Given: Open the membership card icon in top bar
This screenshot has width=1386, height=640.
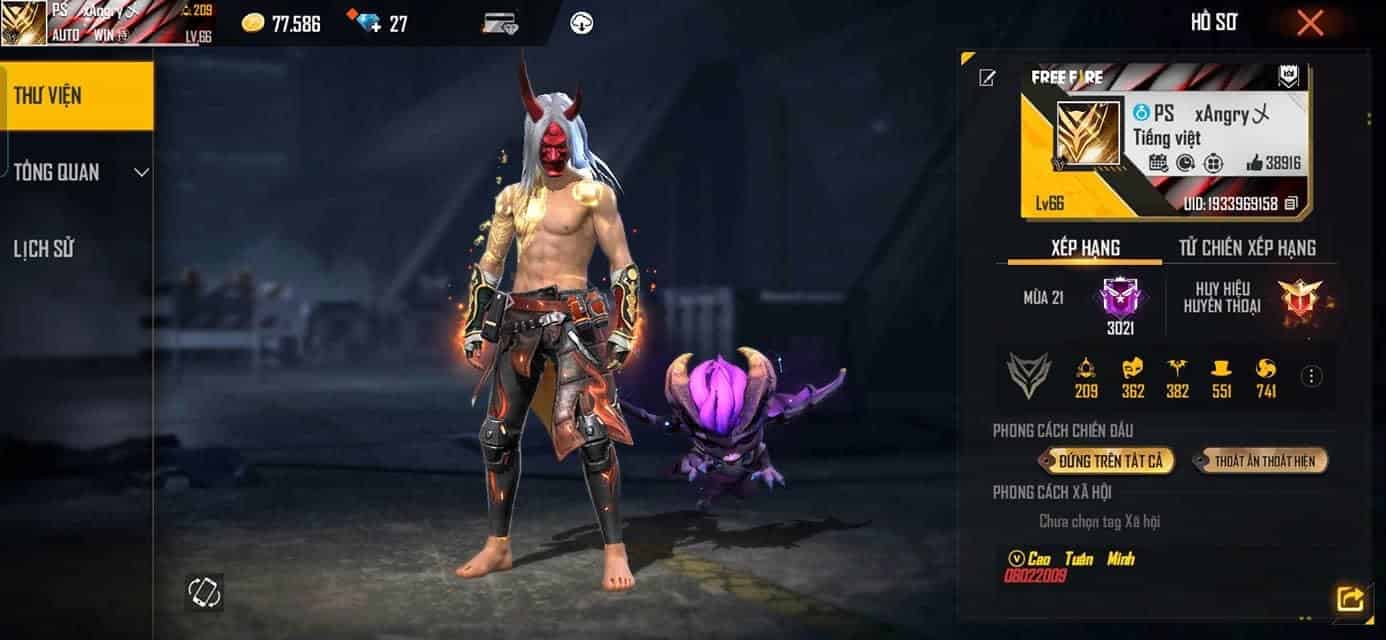Looking at the screenshot, I should pos(499,23).
